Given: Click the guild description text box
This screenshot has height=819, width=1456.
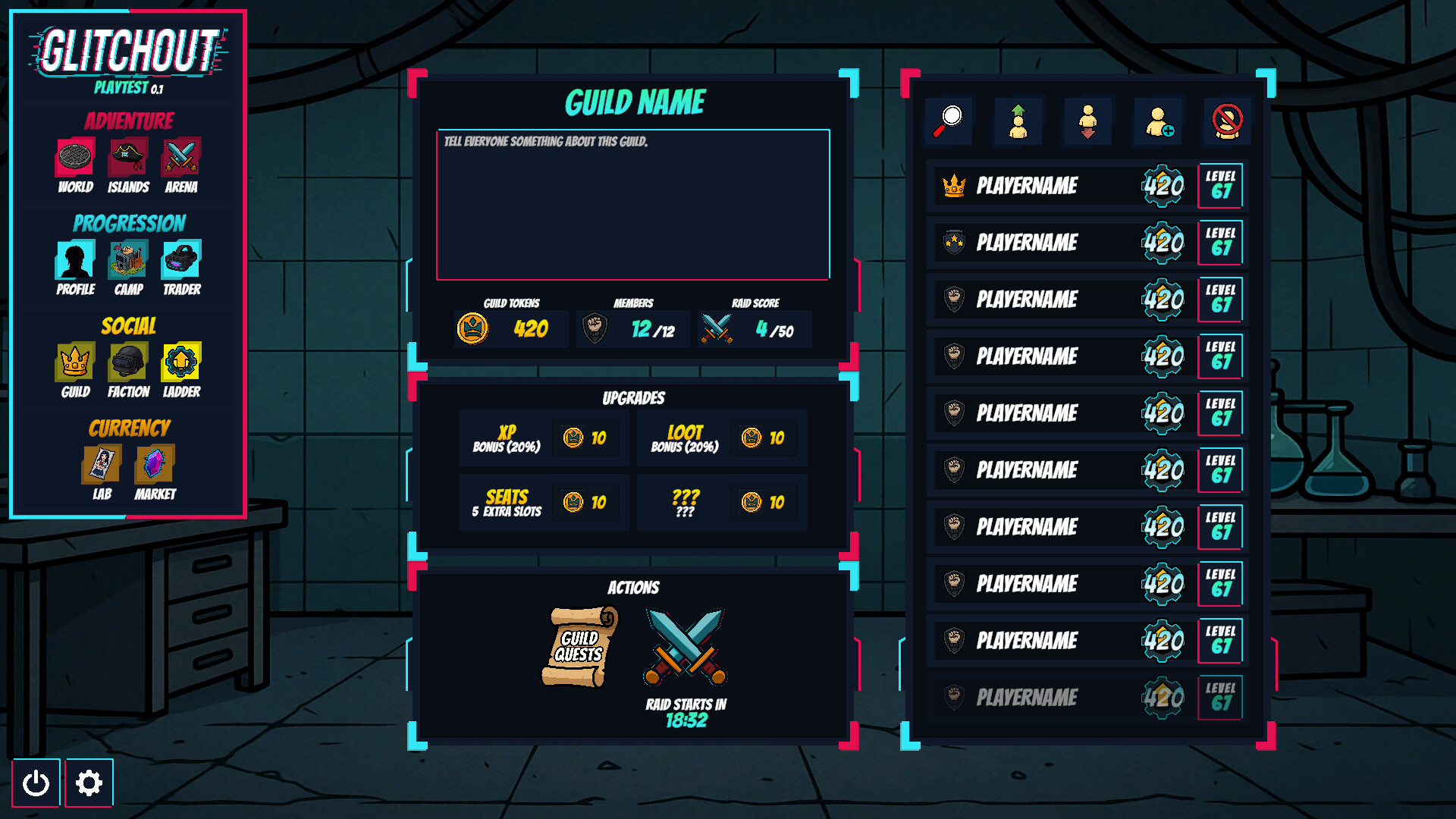Looking at the screenshot, I should [634, 203].
